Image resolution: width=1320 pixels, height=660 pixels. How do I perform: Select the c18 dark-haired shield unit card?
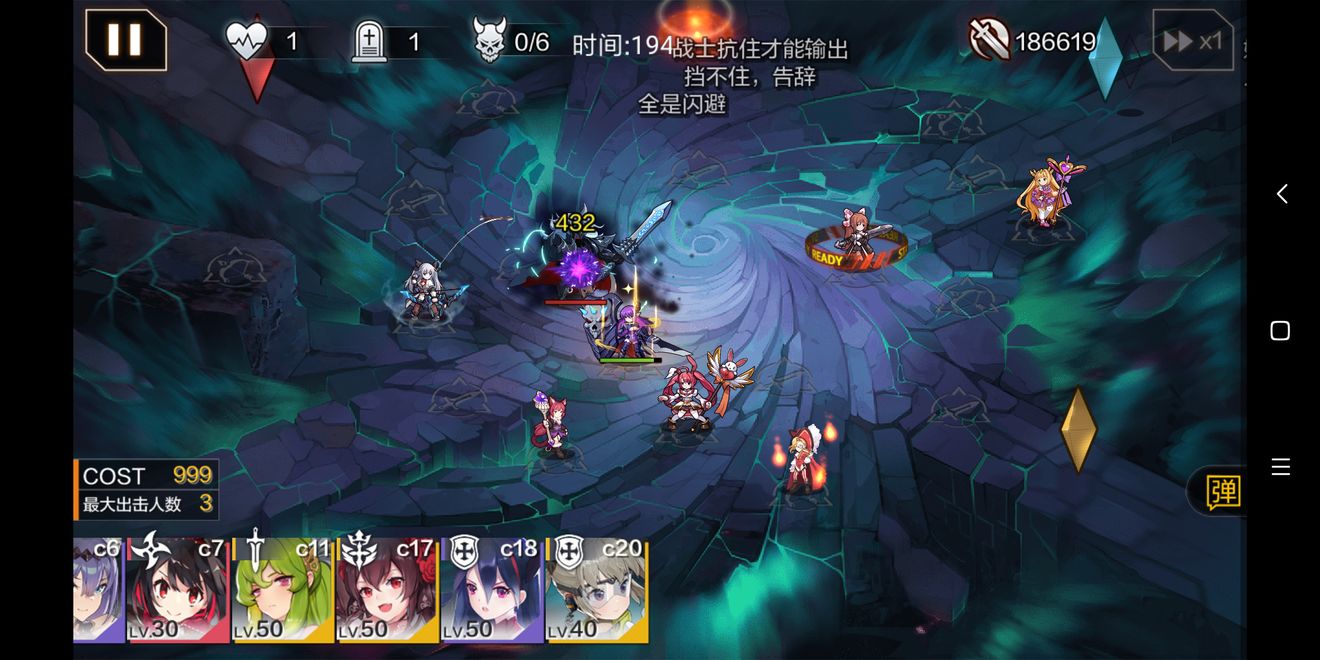click(x=491, y=591)
